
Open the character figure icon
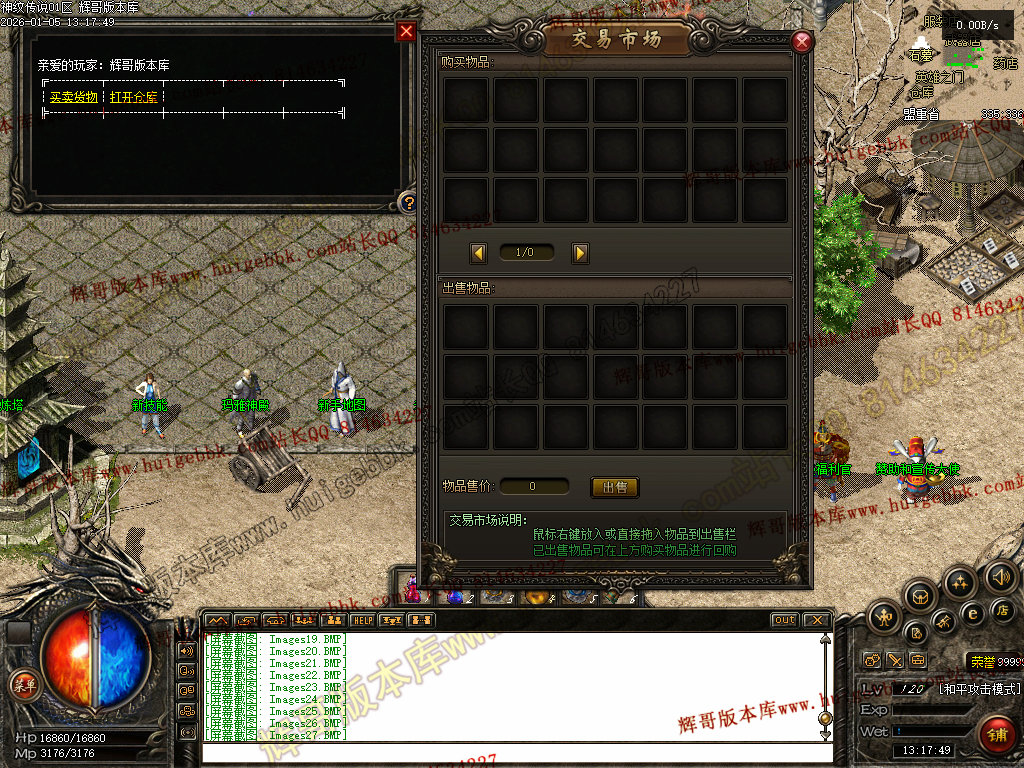coord(885,617)
